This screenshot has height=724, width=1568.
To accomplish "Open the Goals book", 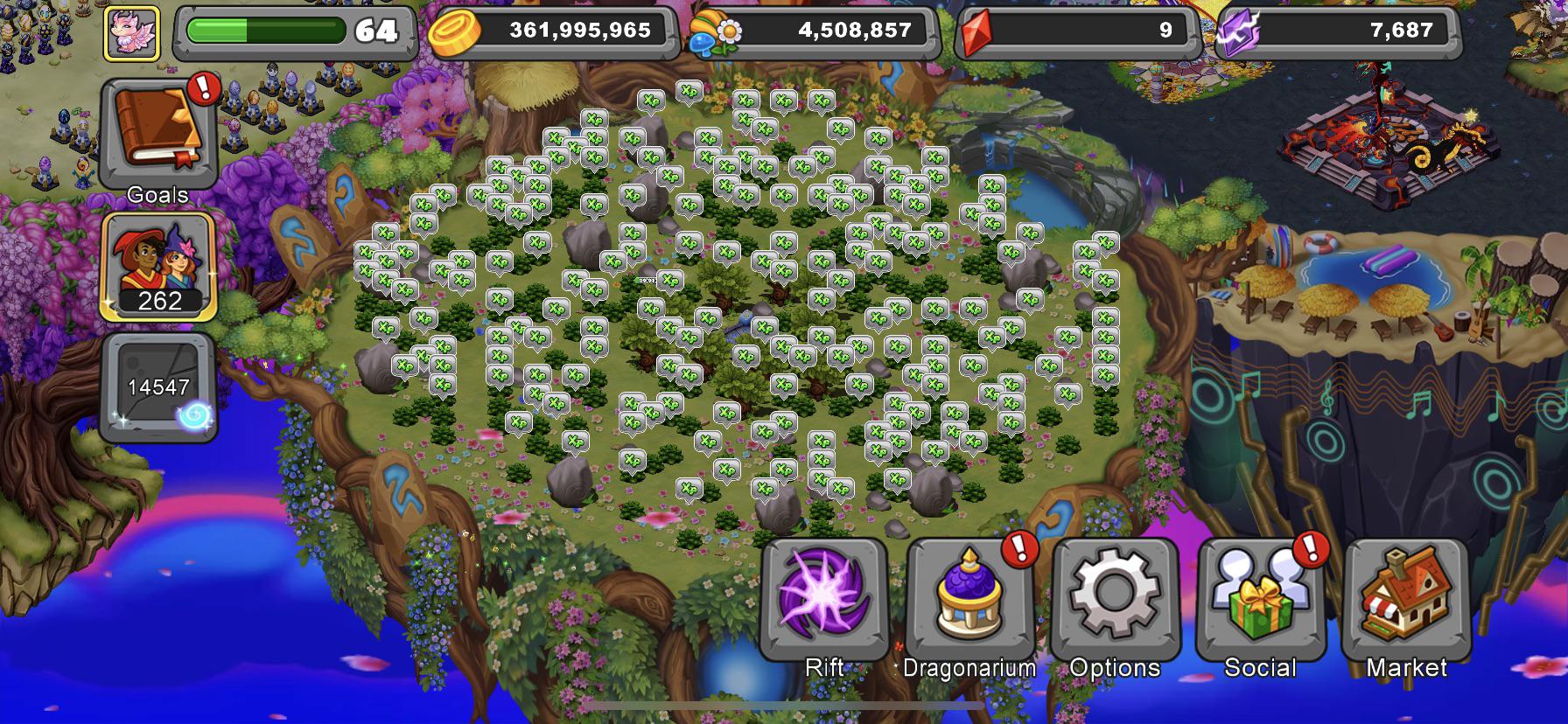I will pyautogui.click(x=157, y=131).
